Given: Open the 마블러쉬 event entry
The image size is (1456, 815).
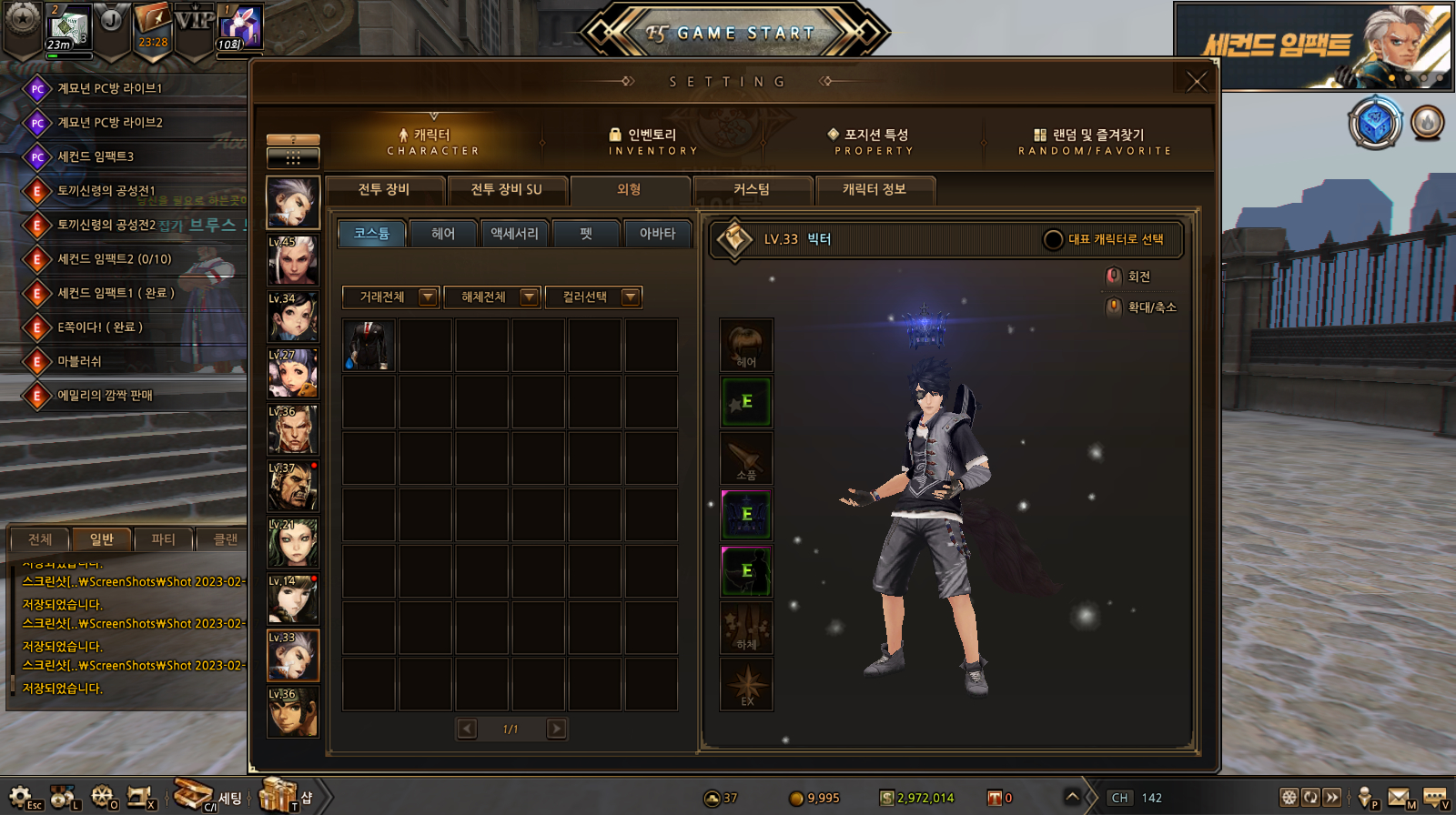Looking at the screenshot, I should [80, 361].
